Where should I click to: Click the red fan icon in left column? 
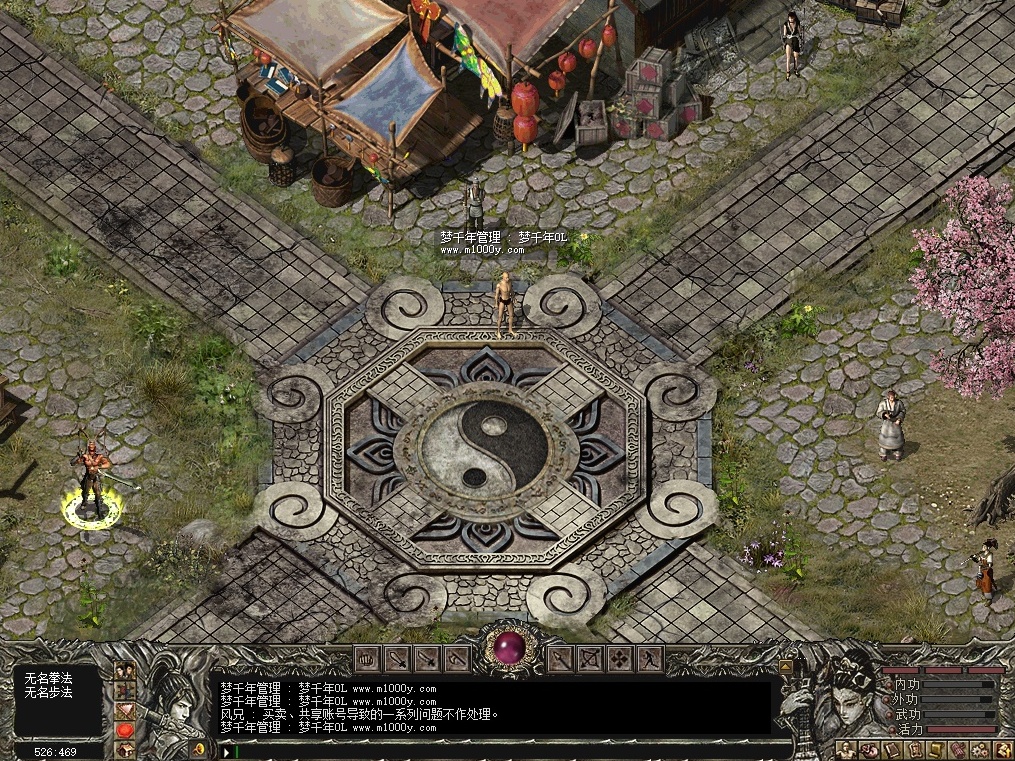pos(125,711)
